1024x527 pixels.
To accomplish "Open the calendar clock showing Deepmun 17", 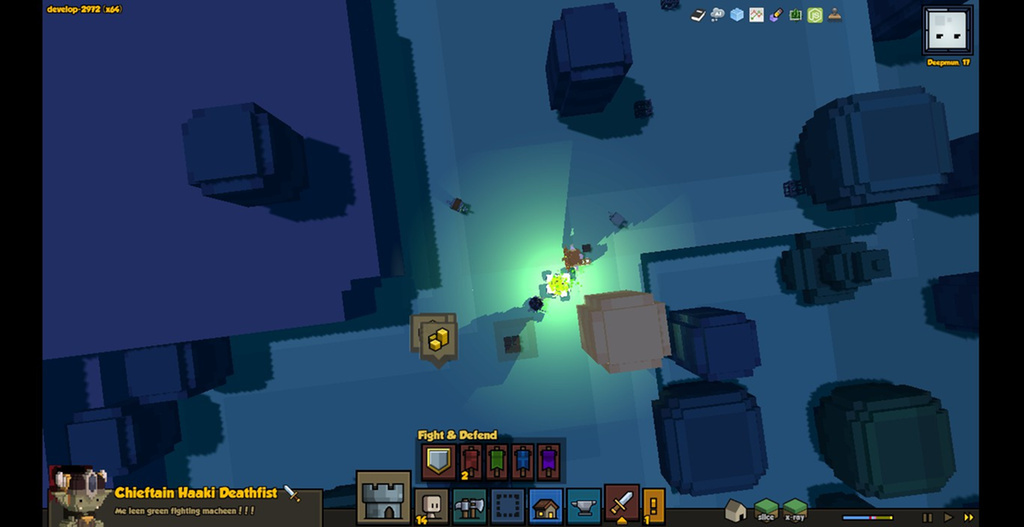I will coord(947,31).
